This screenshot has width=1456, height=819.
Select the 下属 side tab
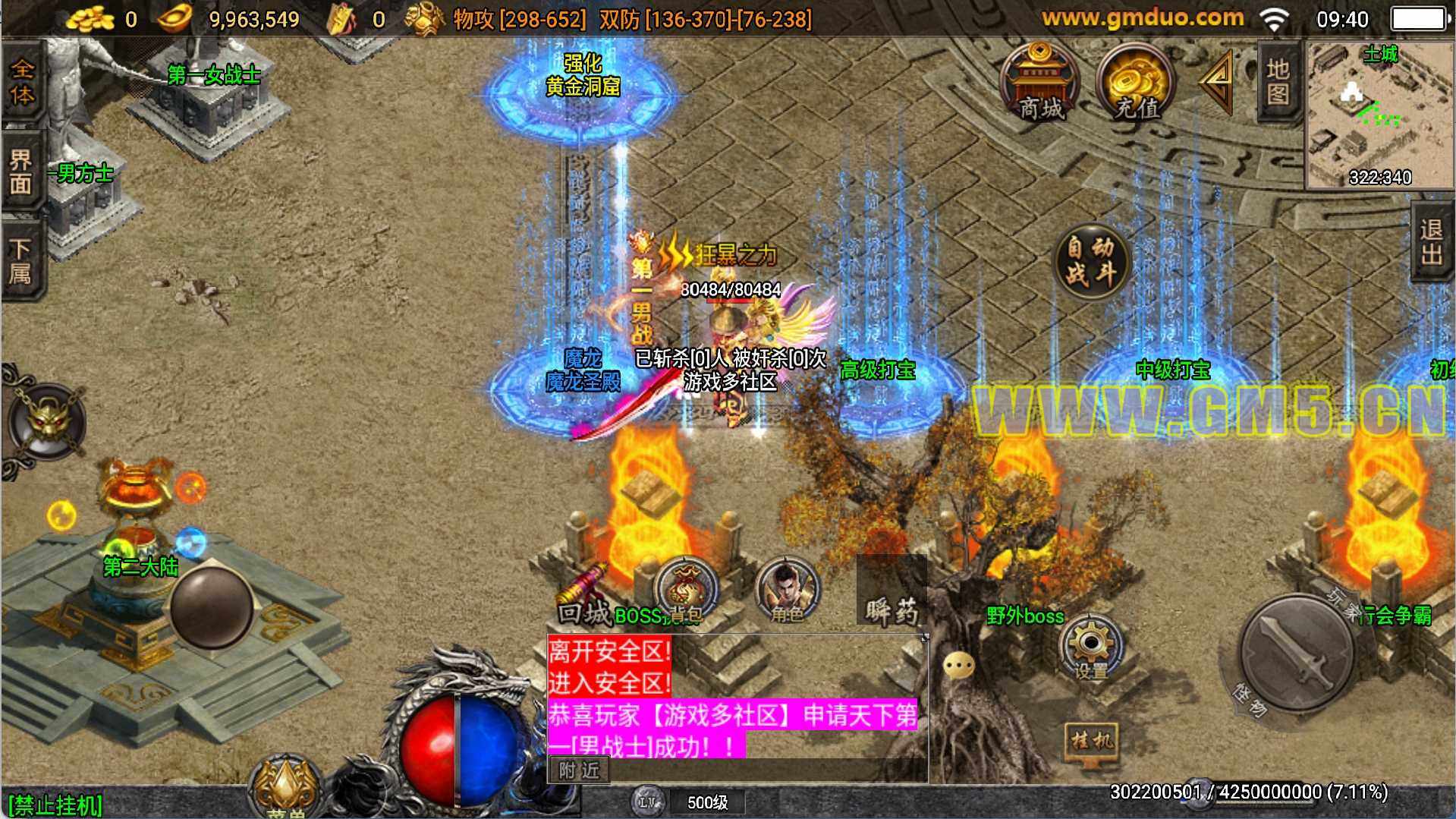21,260
